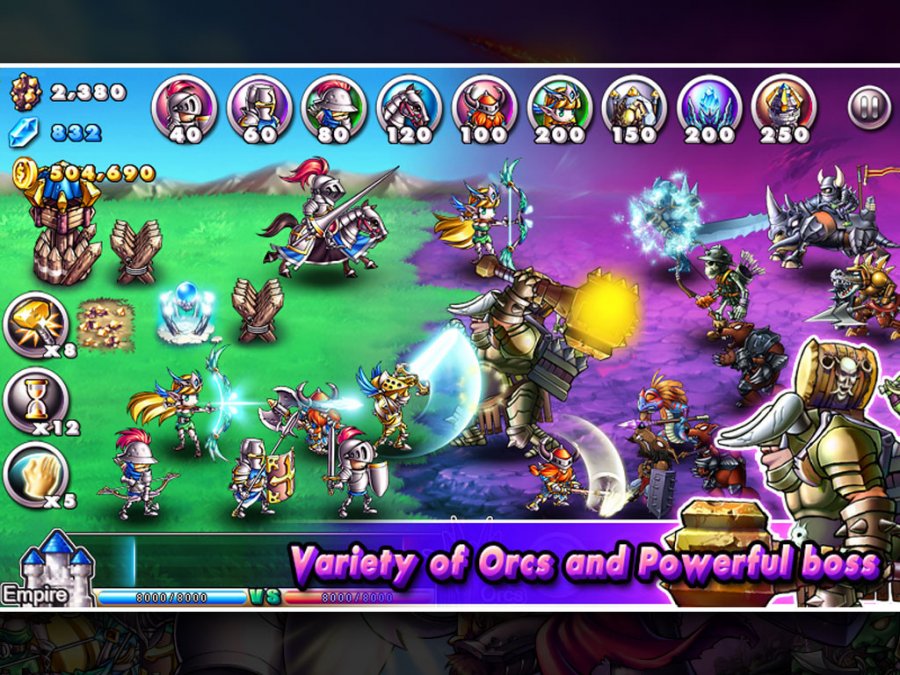
Task: Activate the glowing hand skill
Action: [x=36, y=474]
